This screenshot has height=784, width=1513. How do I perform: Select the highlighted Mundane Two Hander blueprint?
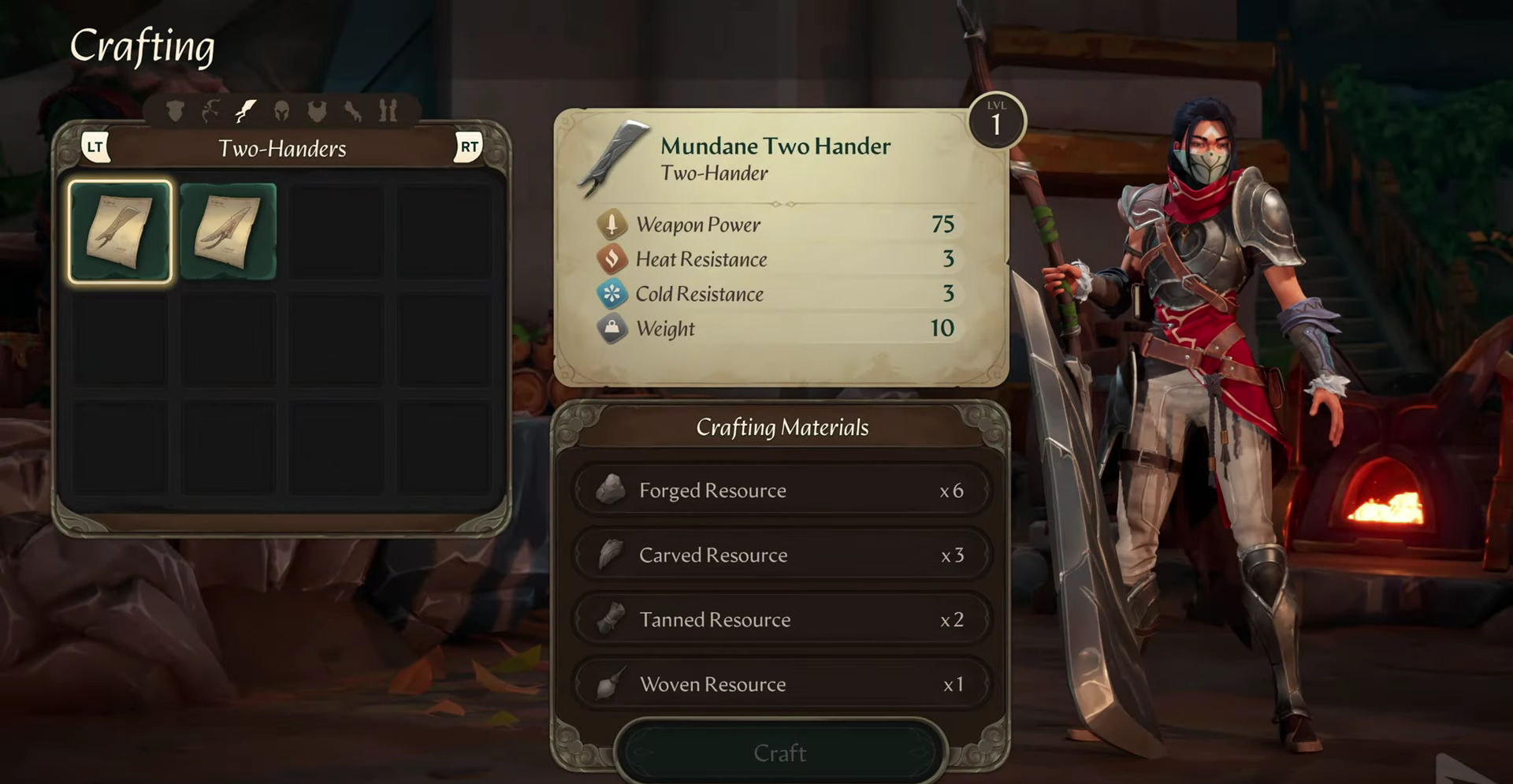pyautogui.click(x=120, y=232)
